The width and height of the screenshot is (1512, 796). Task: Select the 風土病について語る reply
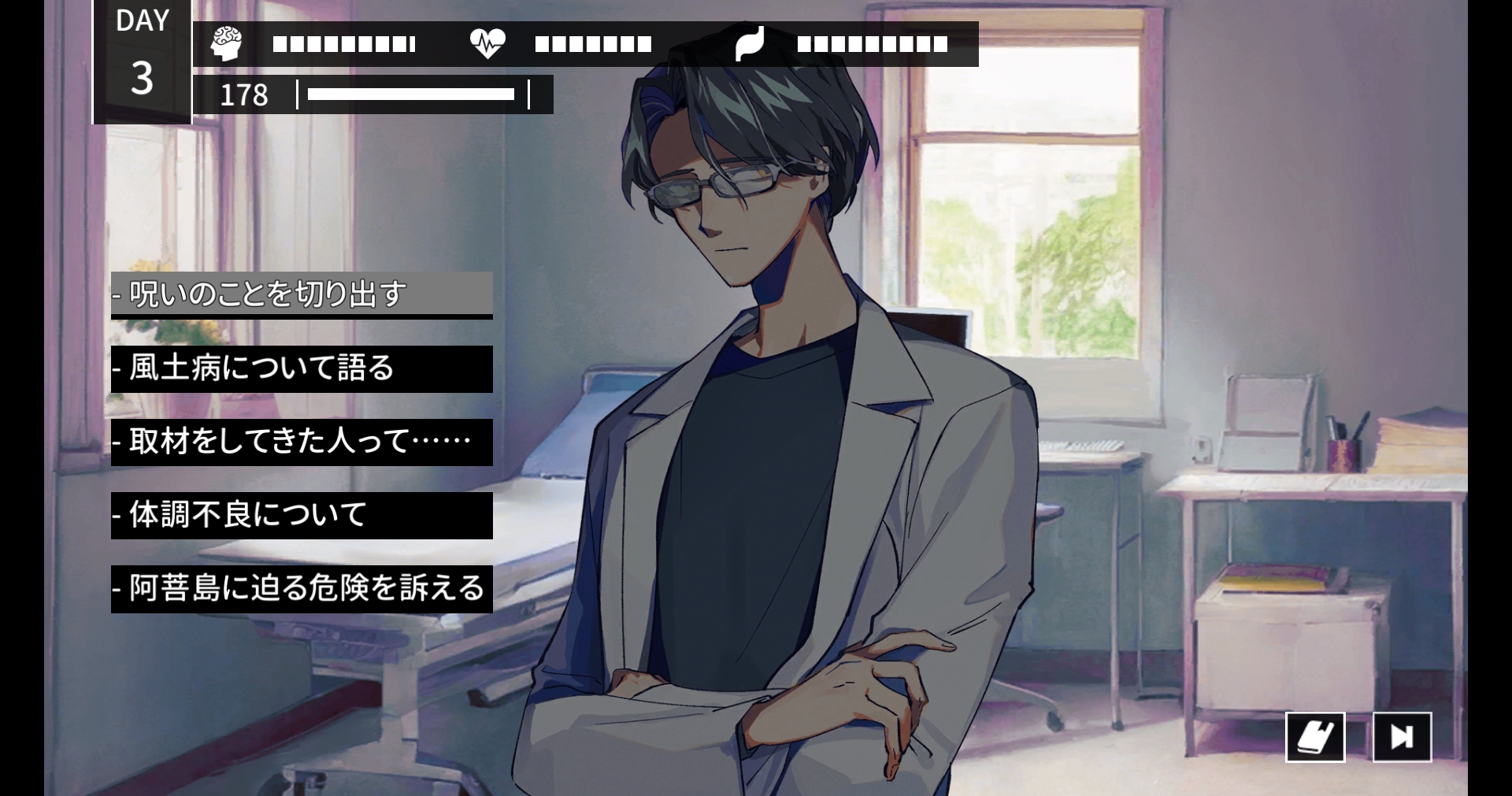coord(302,368)
